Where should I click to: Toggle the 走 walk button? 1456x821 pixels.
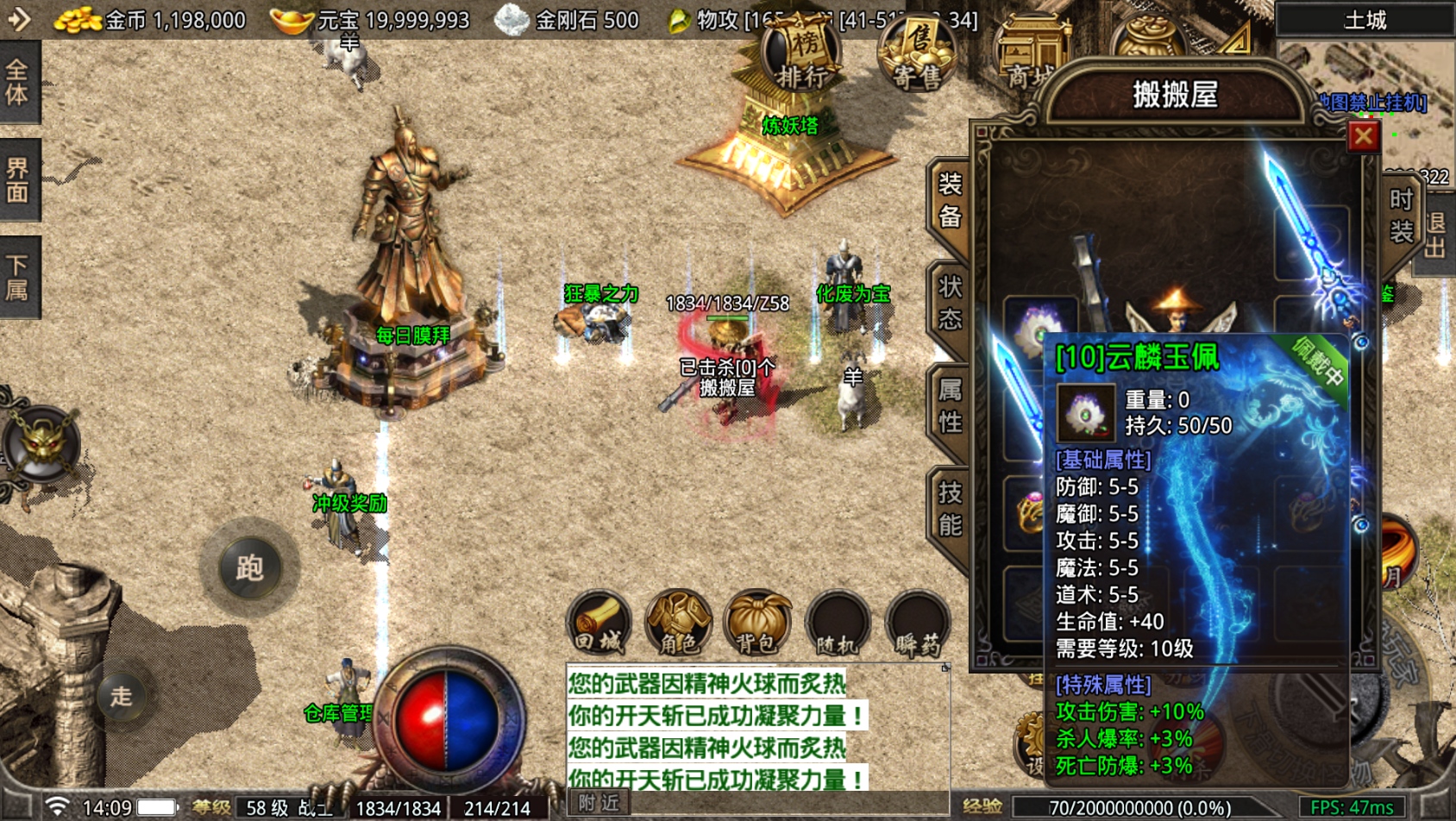(x=121, y=695)
